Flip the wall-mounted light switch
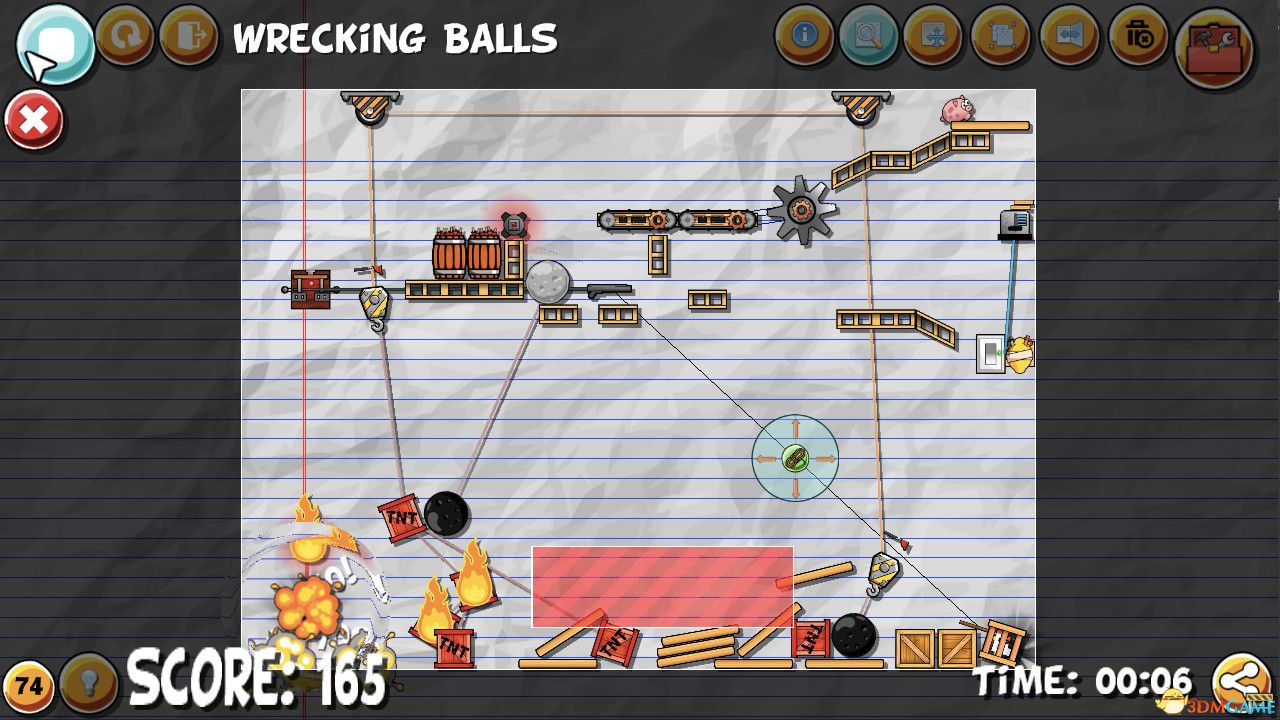 tap(991, 355)
